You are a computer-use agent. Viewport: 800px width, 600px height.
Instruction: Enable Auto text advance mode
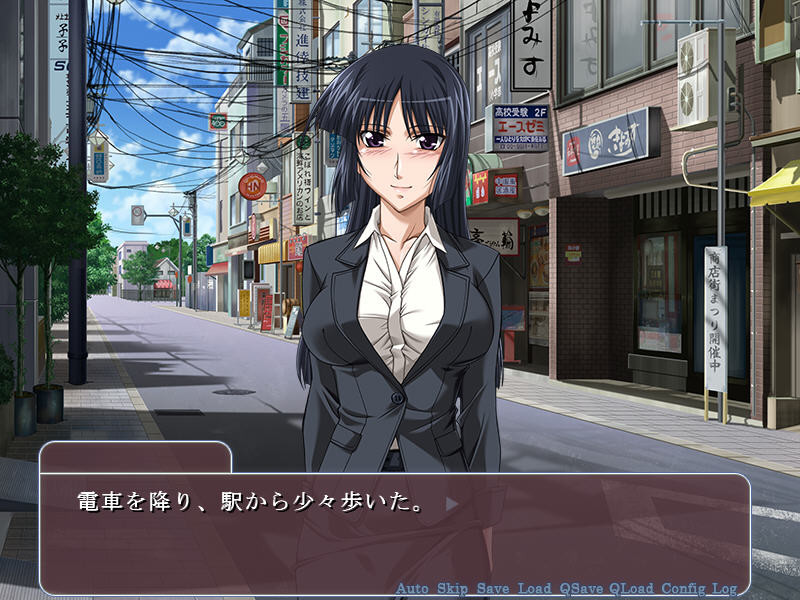click(413, 588)
